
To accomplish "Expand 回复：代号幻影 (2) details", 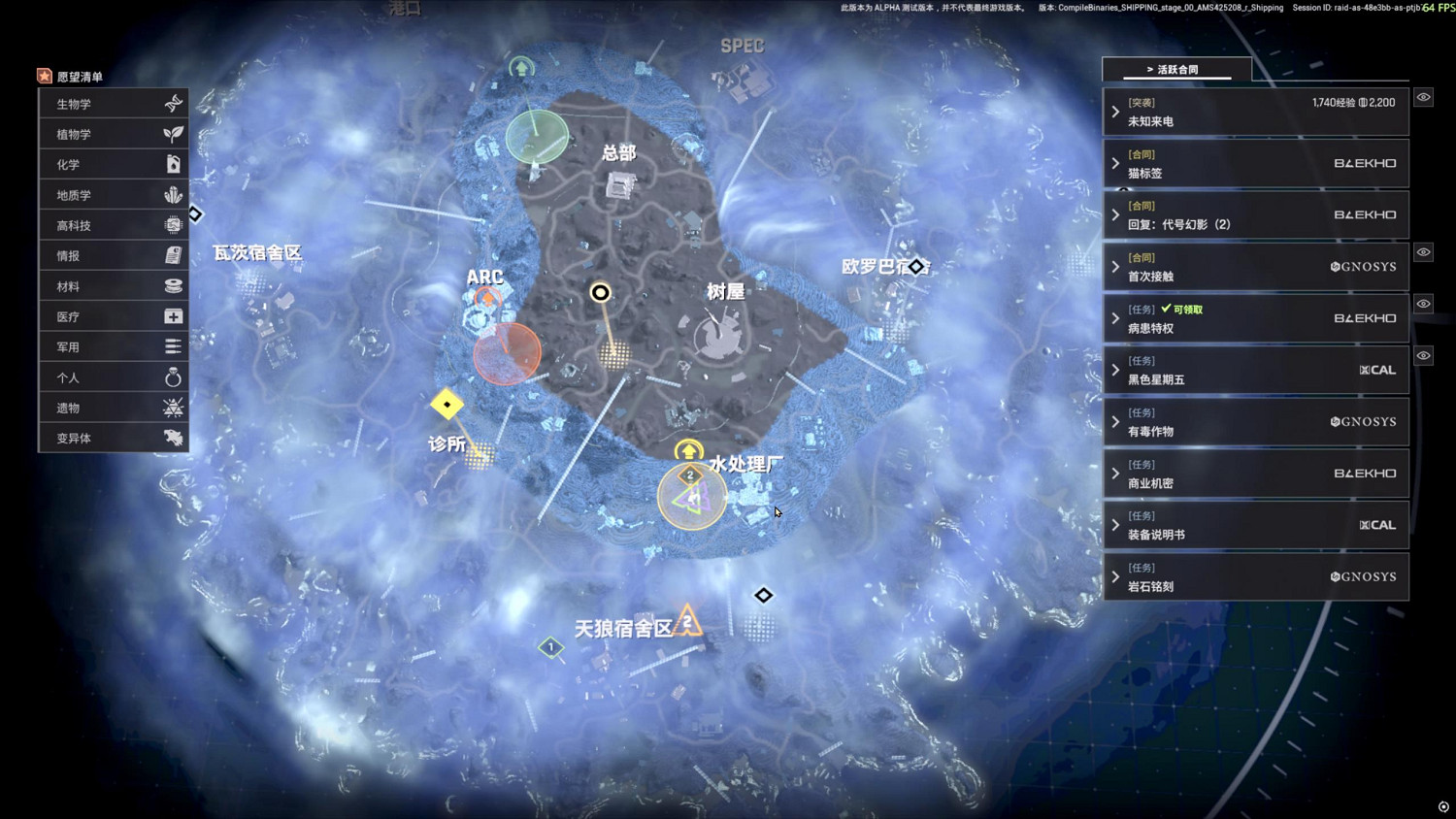I will 1114,214.
